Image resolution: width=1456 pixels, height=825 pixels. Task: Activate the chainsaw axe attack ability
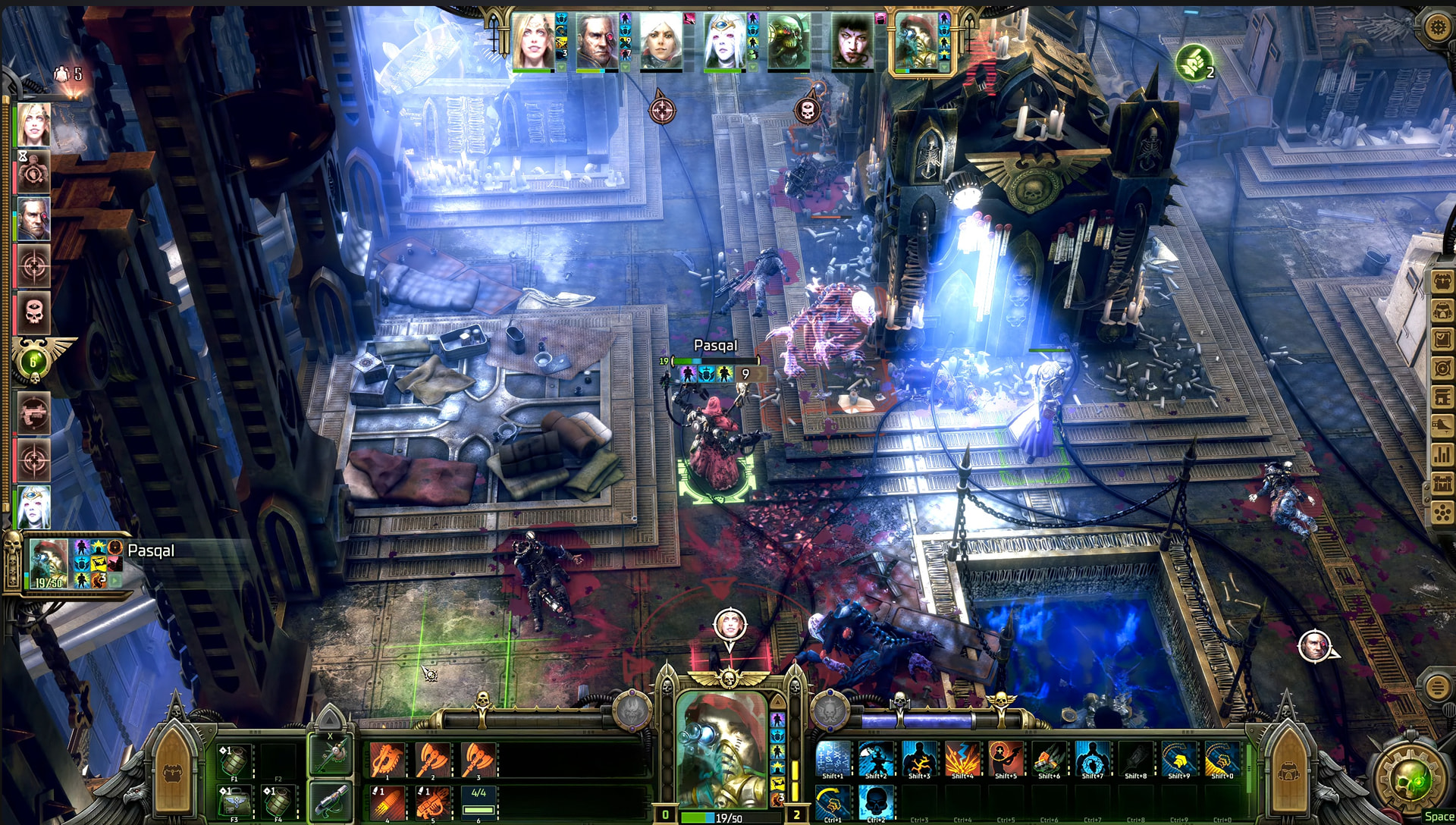click(388, 759)
